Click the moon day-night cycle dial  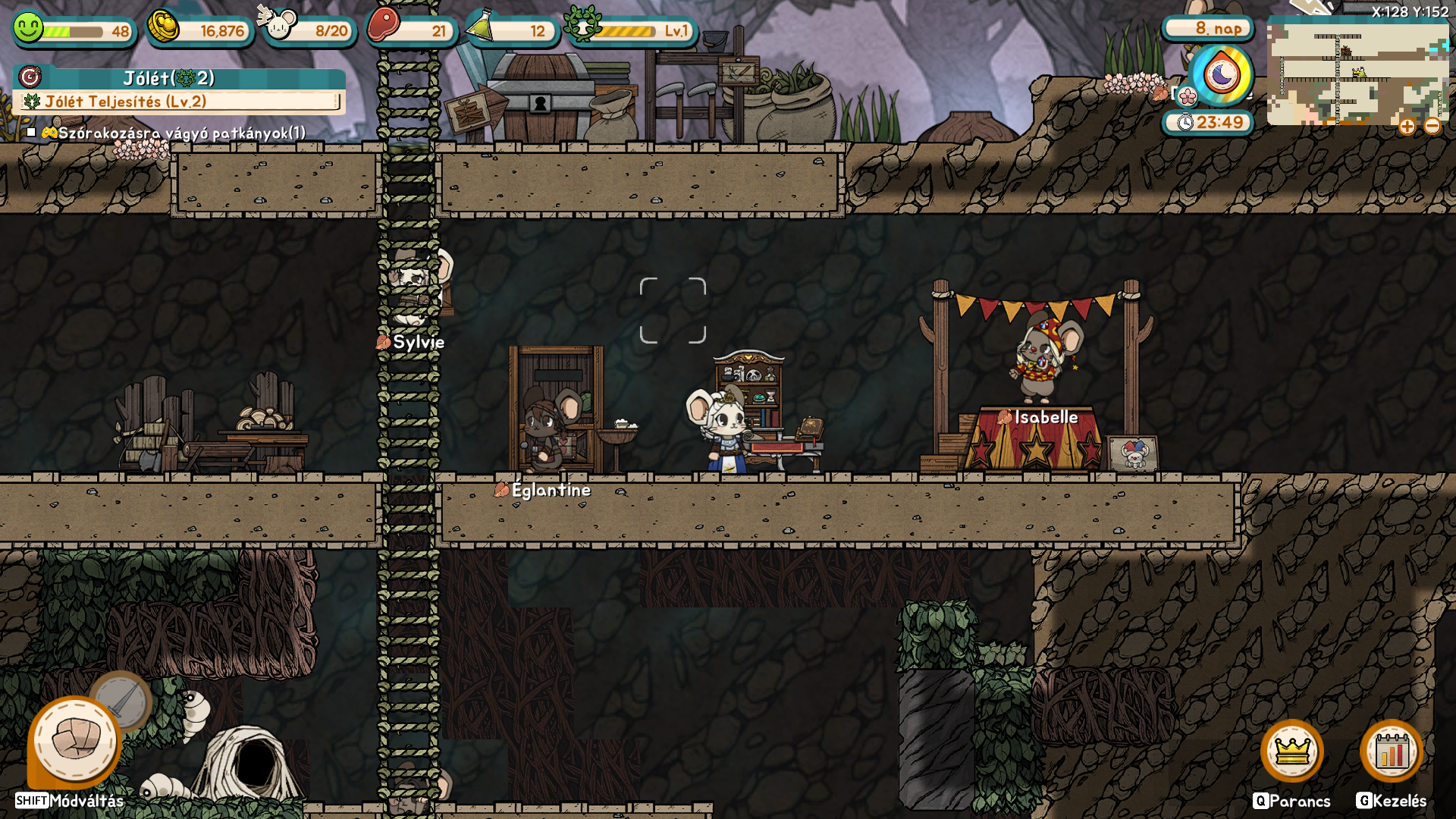point(1221,75)
